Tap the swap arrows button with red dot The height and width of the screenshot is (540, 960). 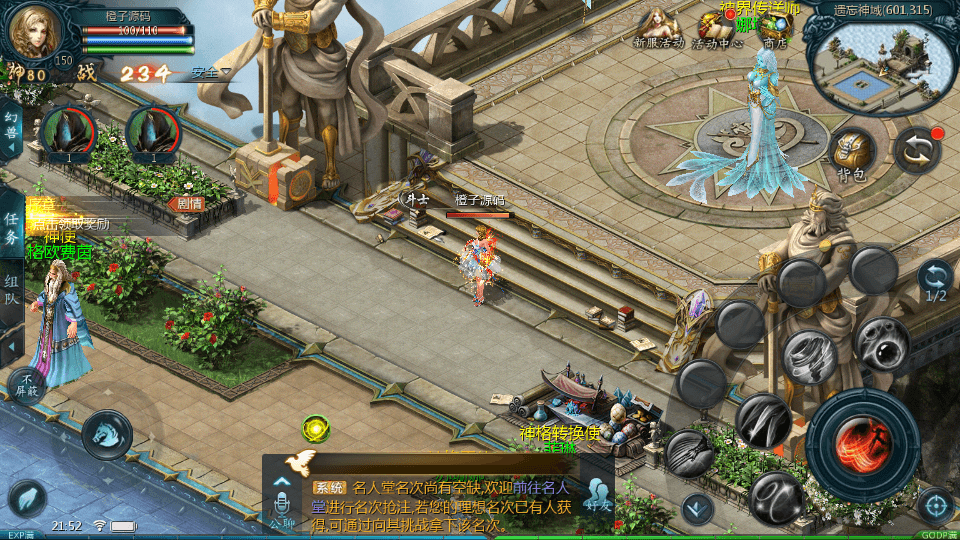pos(917,150)
